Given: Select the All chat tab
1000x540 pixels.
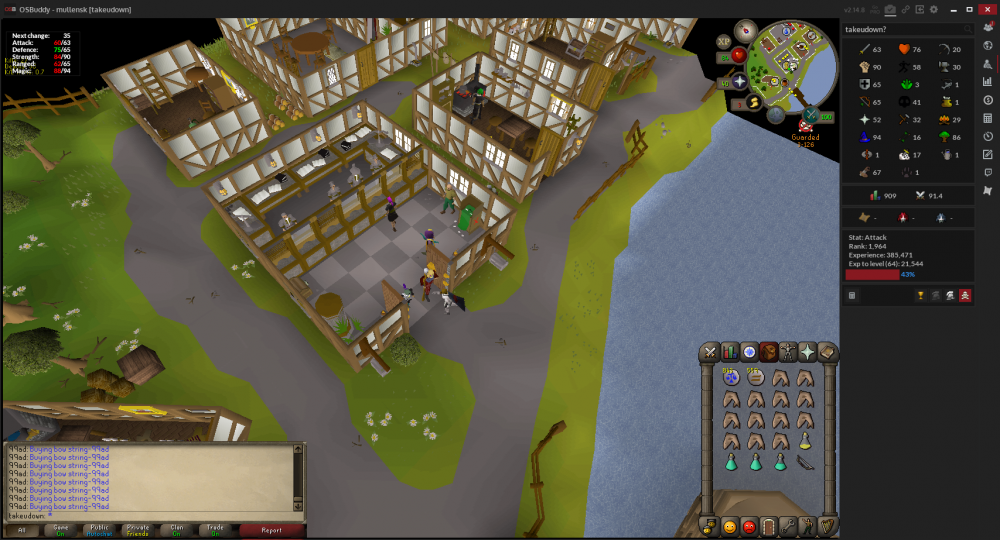Looking at the screenshot, I should (x=22, y=530).
